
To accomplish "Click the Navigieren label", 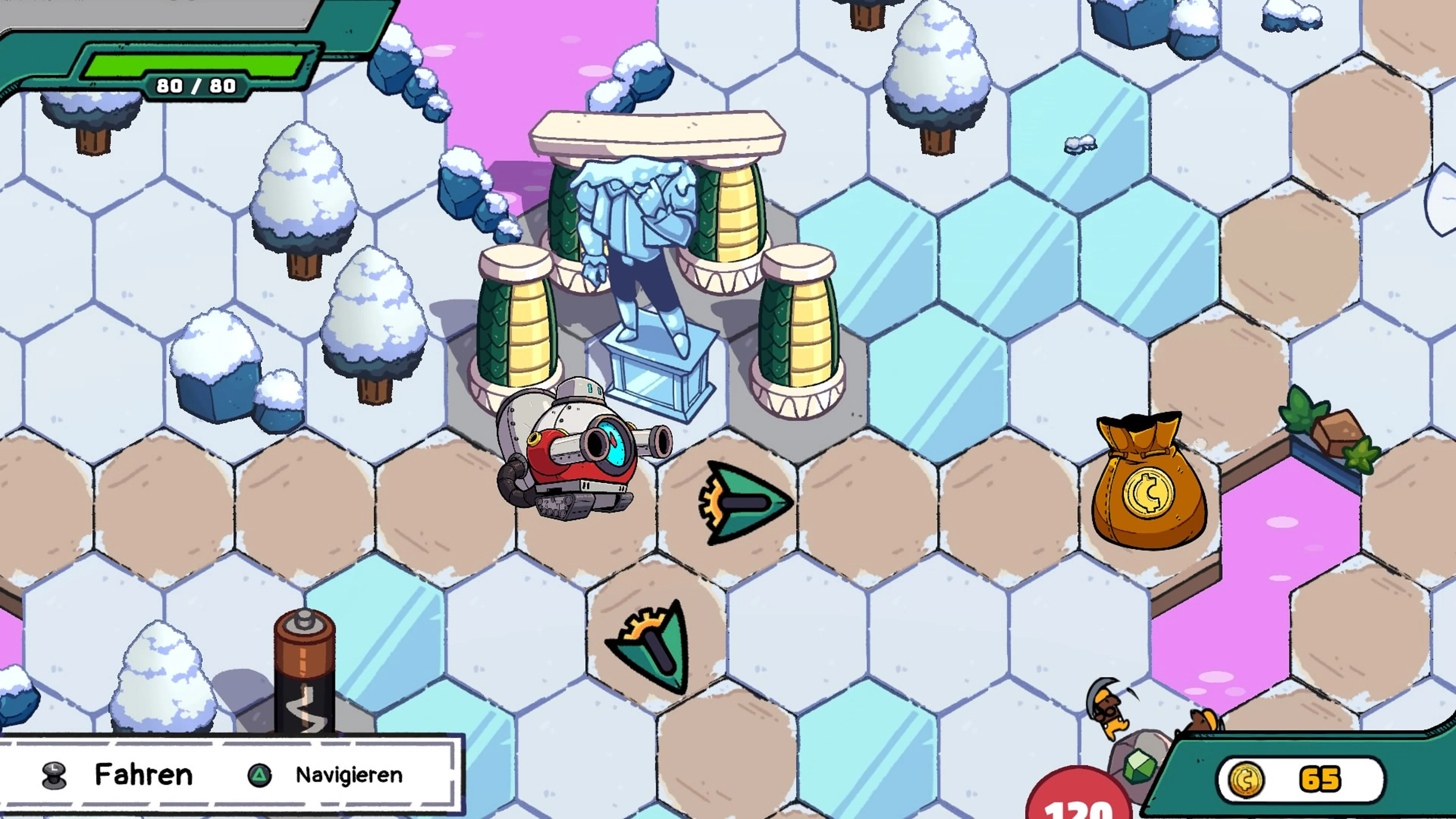I will click(349, 775).
